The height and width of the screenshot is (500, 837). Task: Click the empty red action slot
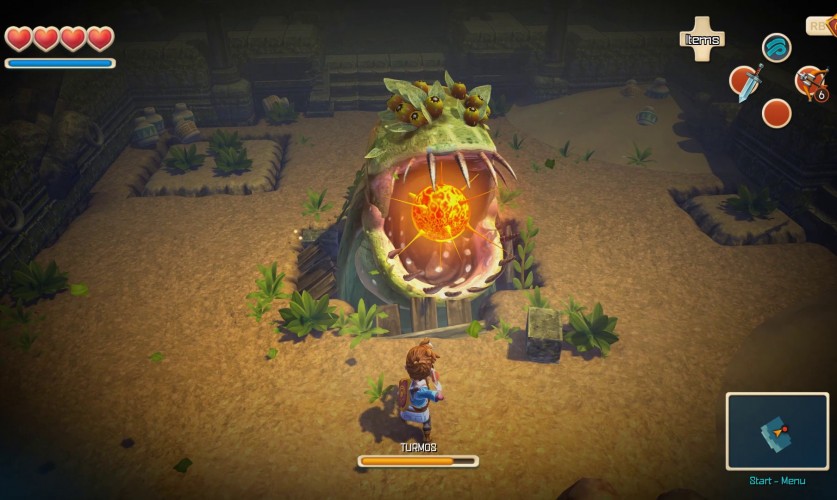click(x=776, y=113)
